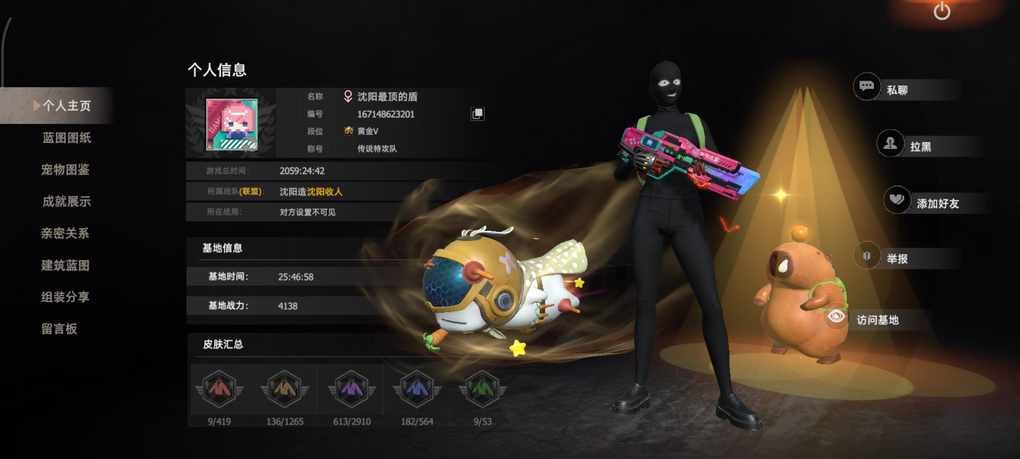Switch to 蓝图图纸 tab
1020x459 pixels.
tap(66, 137)
